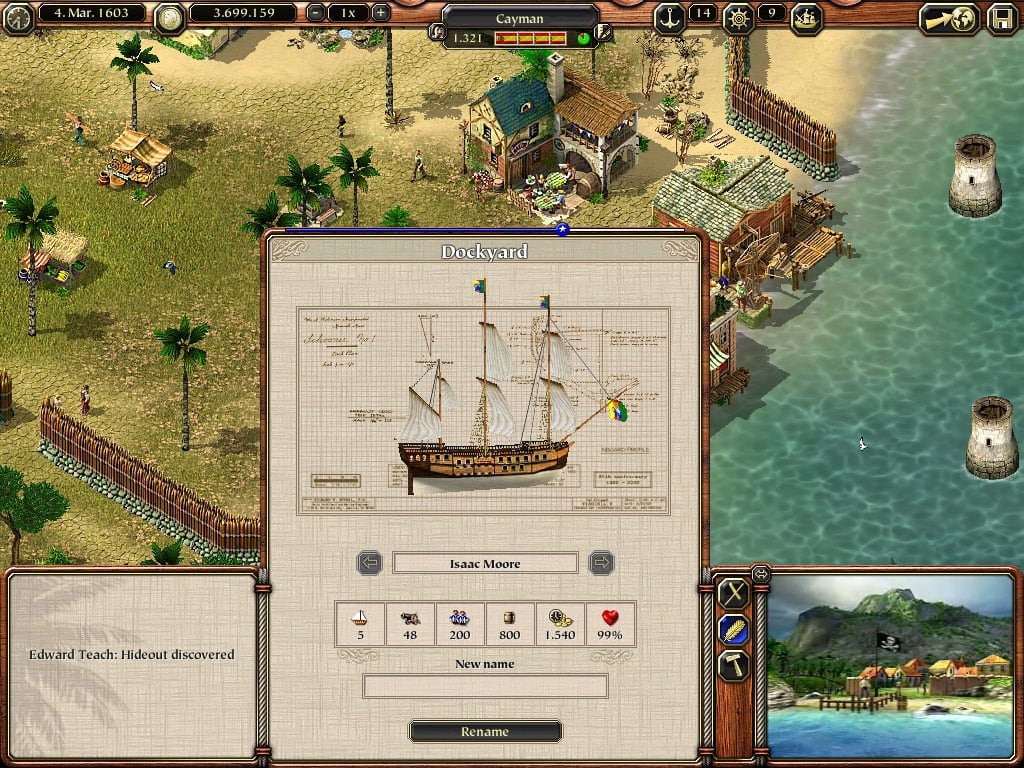
Task: Open the clock icon beside the date
Action: pyautogui.click(x=17, y=16)
